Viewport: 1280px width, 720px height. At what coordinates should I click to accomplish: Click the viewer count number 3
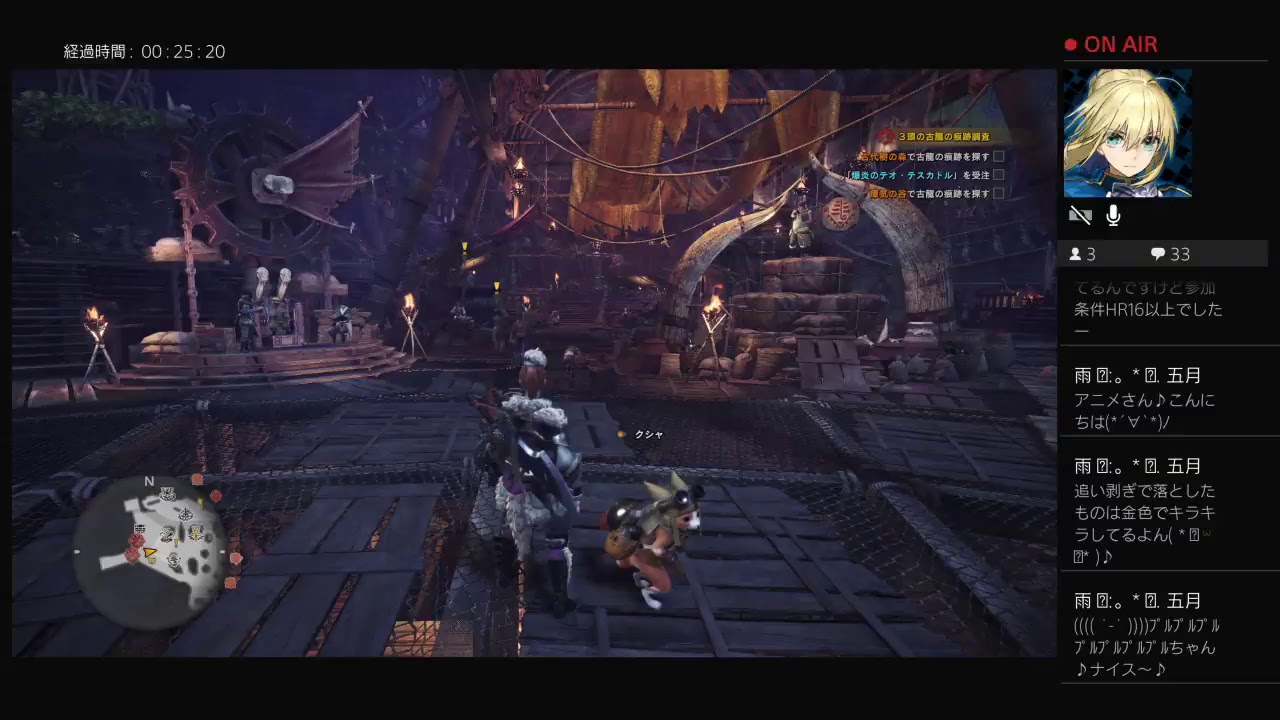(x=1092, y=254)
